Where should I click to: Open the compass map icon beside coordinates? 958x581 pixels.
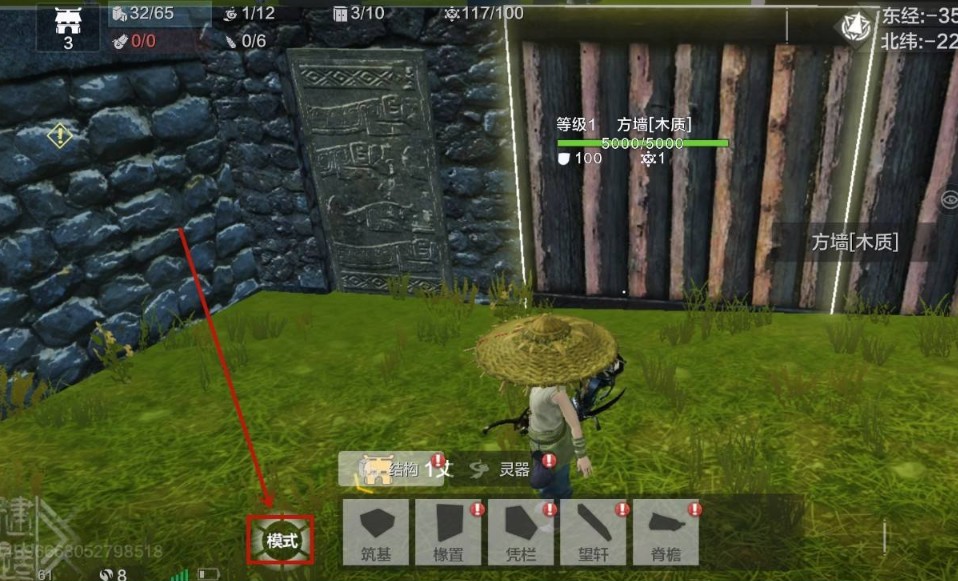857,28
